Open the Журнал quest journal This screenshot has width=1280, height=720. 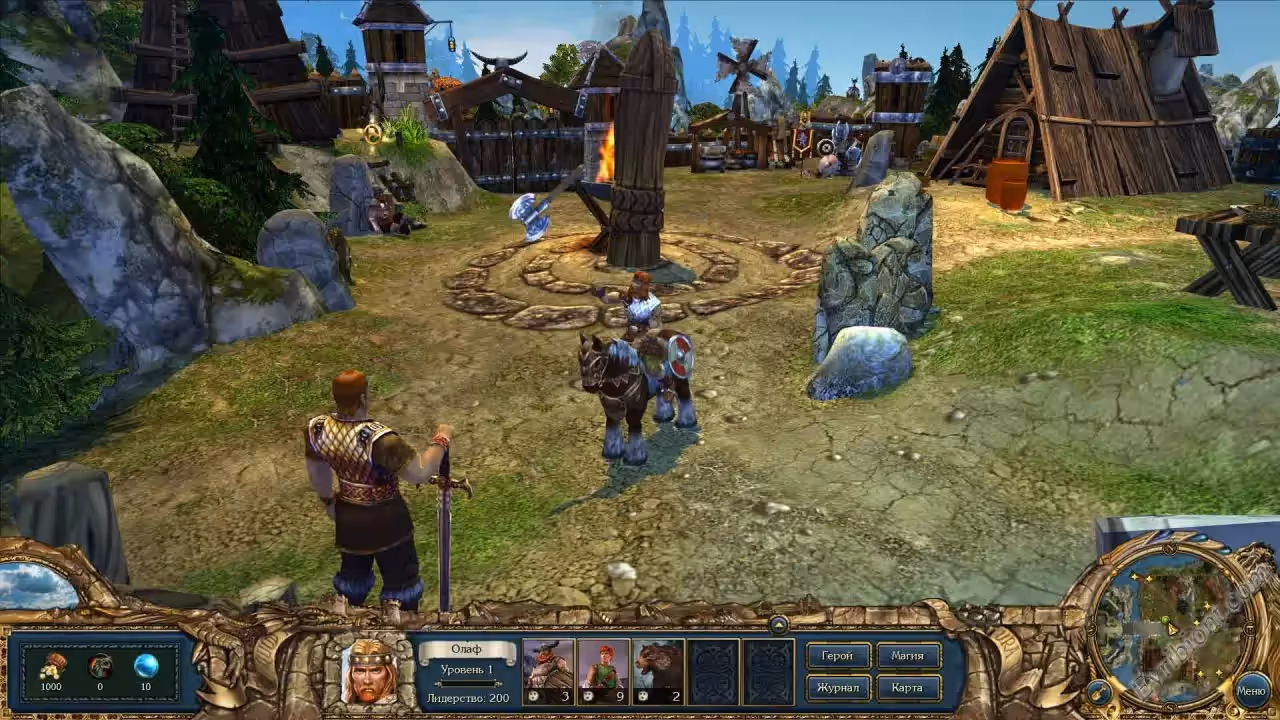click(837, 688)
